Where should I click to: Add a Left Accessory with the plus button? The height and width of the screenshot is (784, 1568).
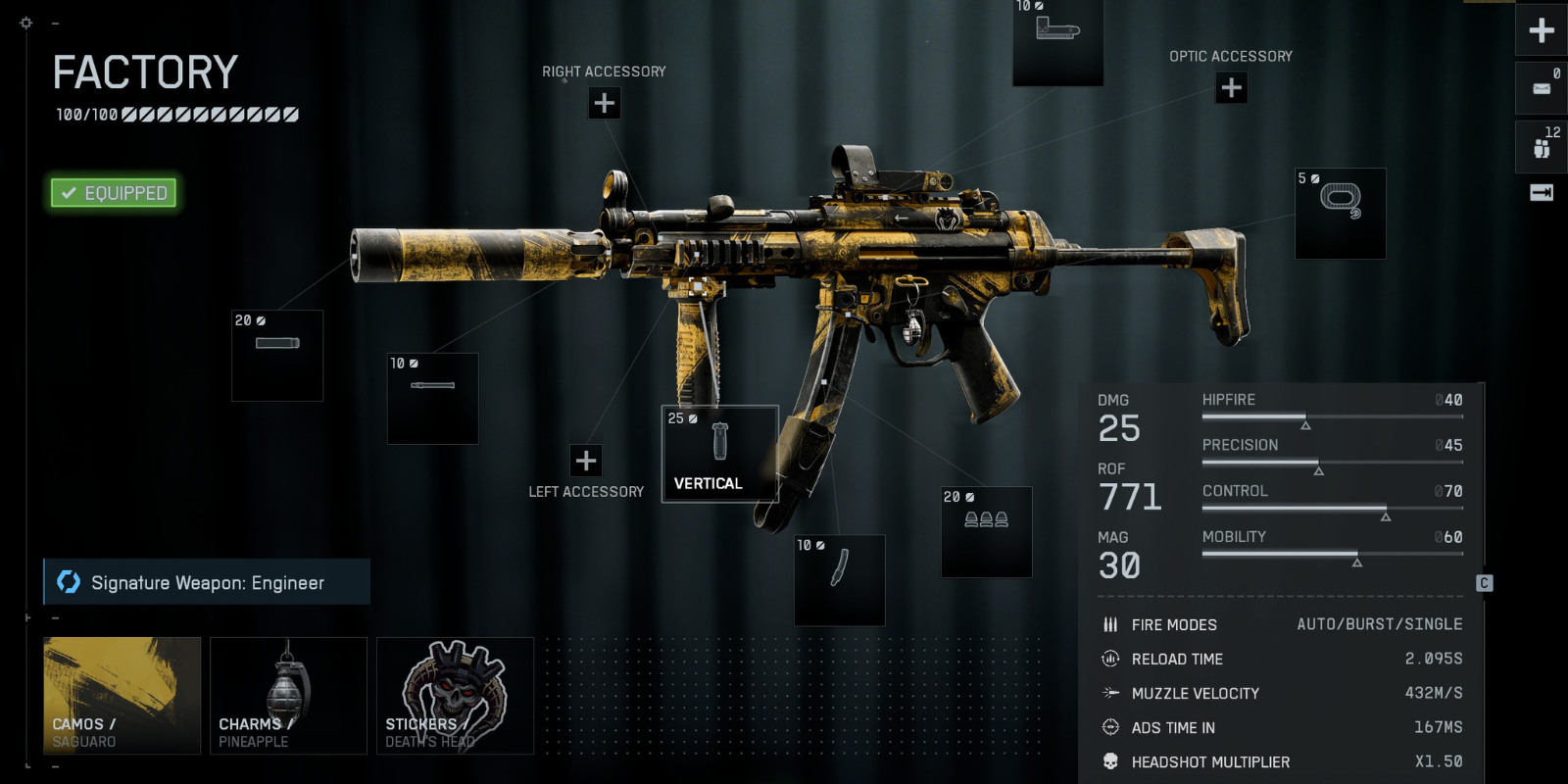click(x=586, y=459)
